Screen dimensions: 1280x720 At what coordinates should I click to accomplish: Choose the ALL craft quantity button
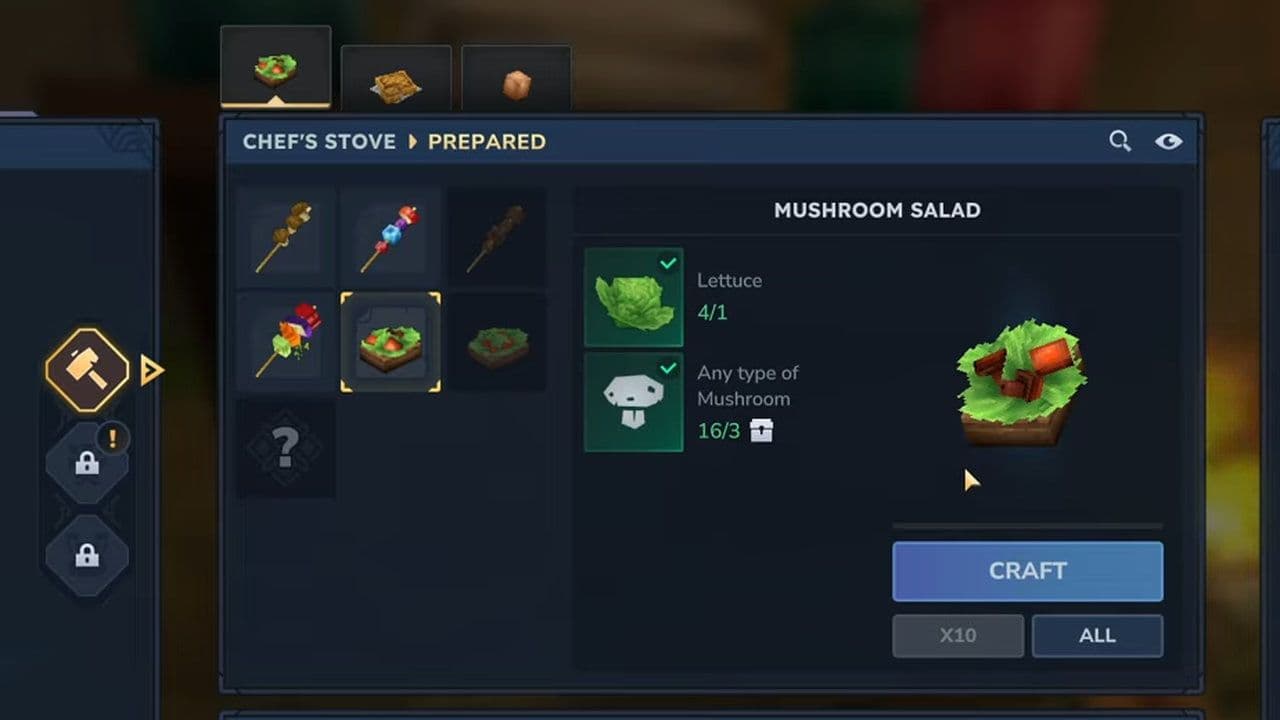1097,636
